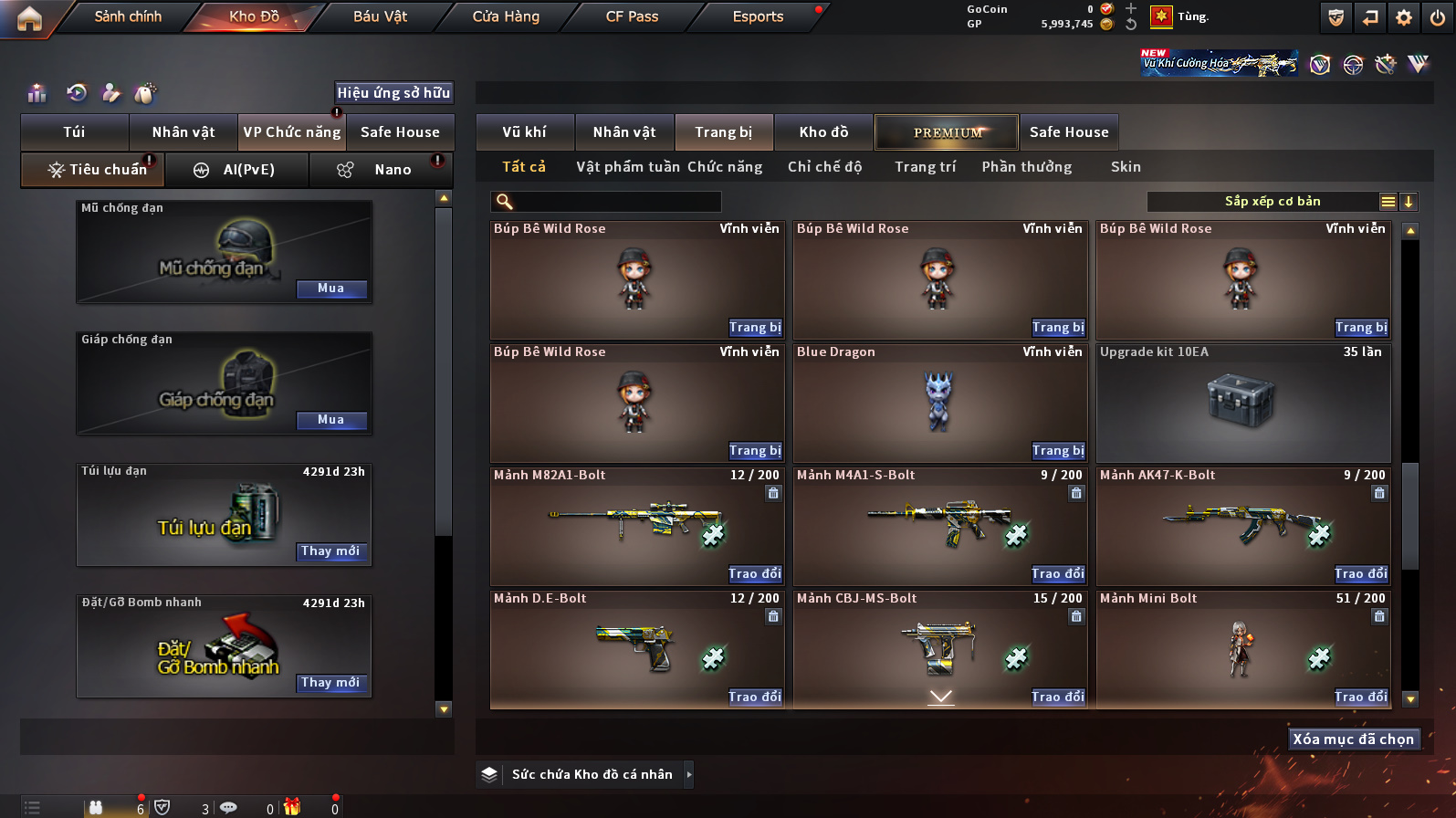Image resolution: width=1456 pixels, height=818 pixels.
Task: Open the Cửa Hàng shop menu
Action: click(506, 16)
